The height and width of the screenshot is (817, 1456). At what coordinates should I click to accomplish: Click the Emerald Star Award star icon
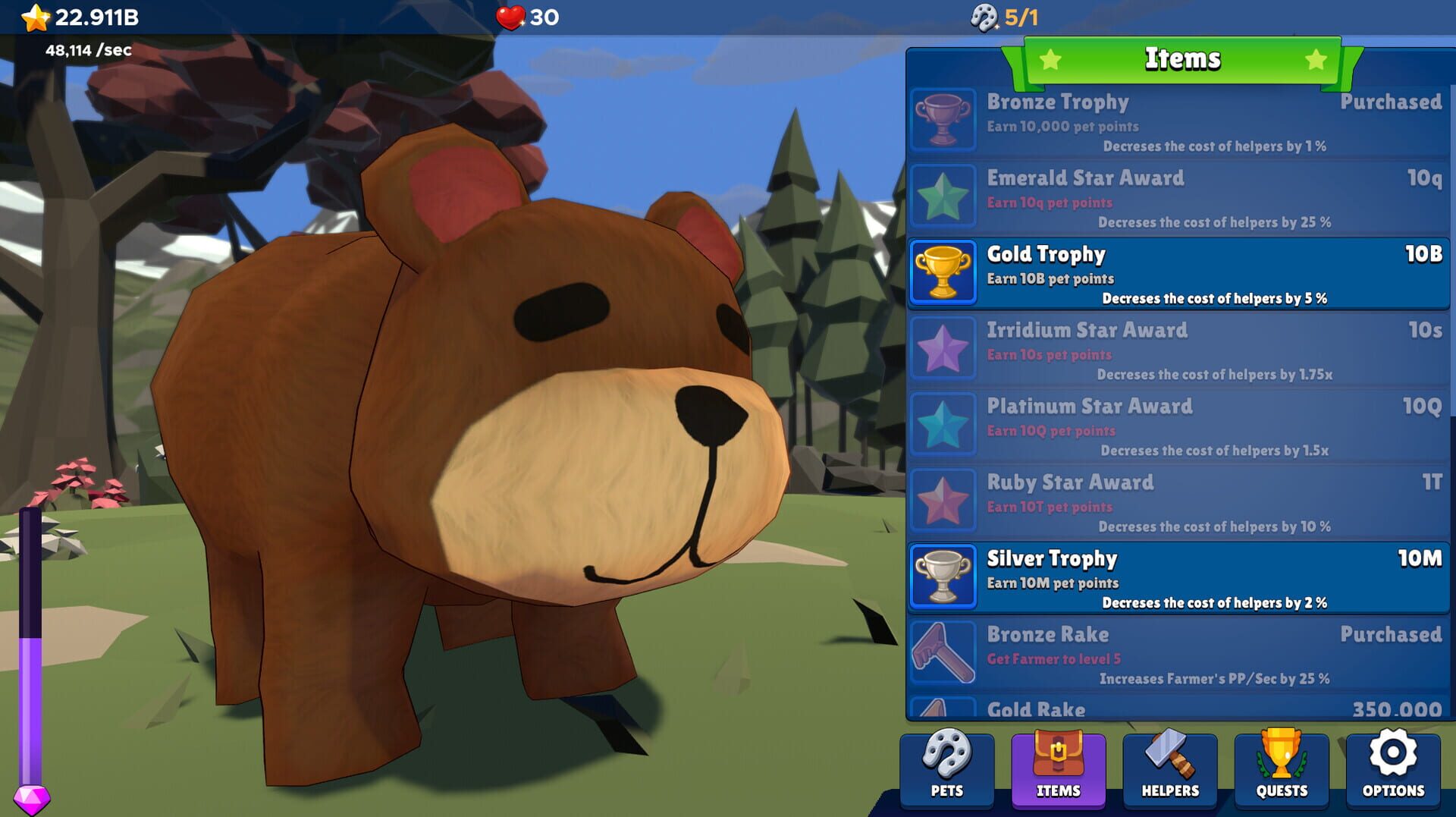[x=943, y=196]
